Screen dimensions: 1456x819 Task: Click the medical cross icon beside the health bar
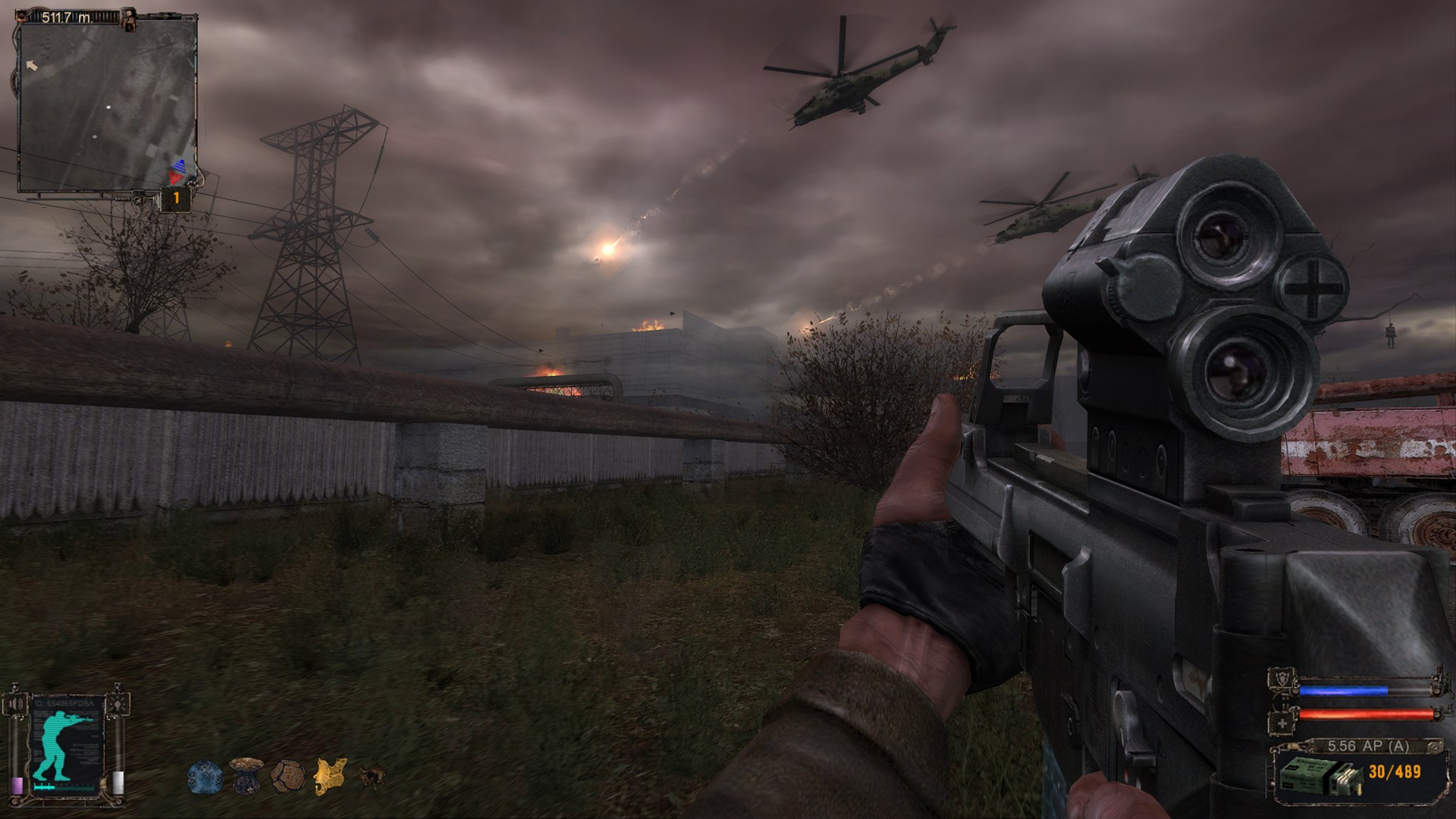click(1282, 723)
